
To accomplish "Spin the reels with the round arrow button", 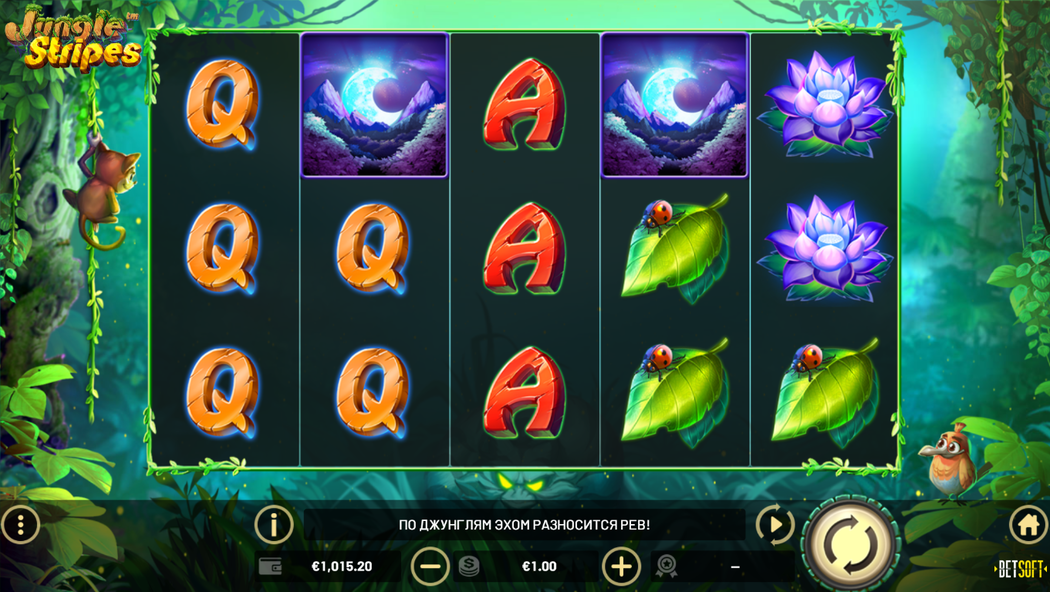I will [850, 545].
